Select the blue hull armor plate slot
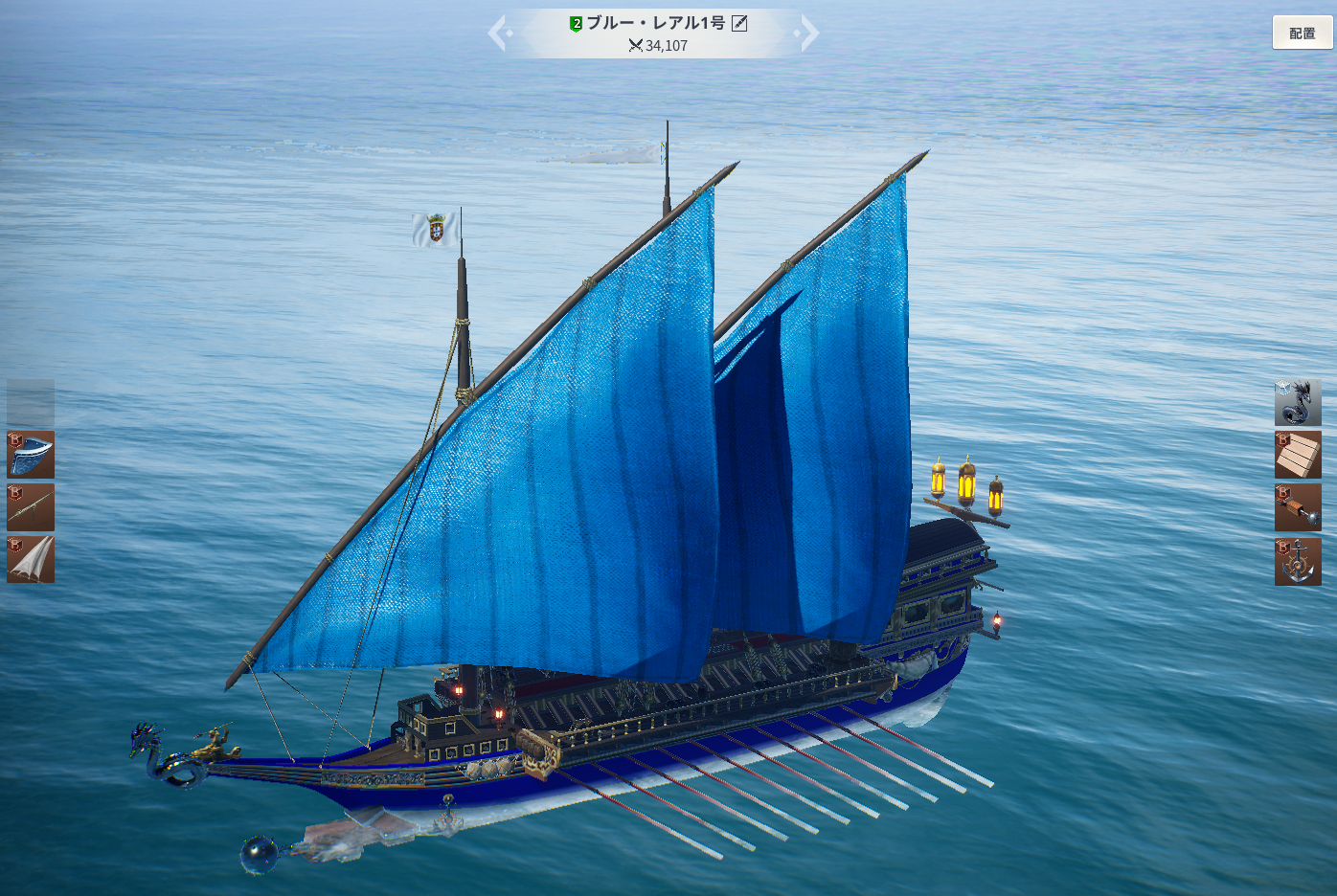This screenshot has height=896, width=1337. (x=31, y=455)
